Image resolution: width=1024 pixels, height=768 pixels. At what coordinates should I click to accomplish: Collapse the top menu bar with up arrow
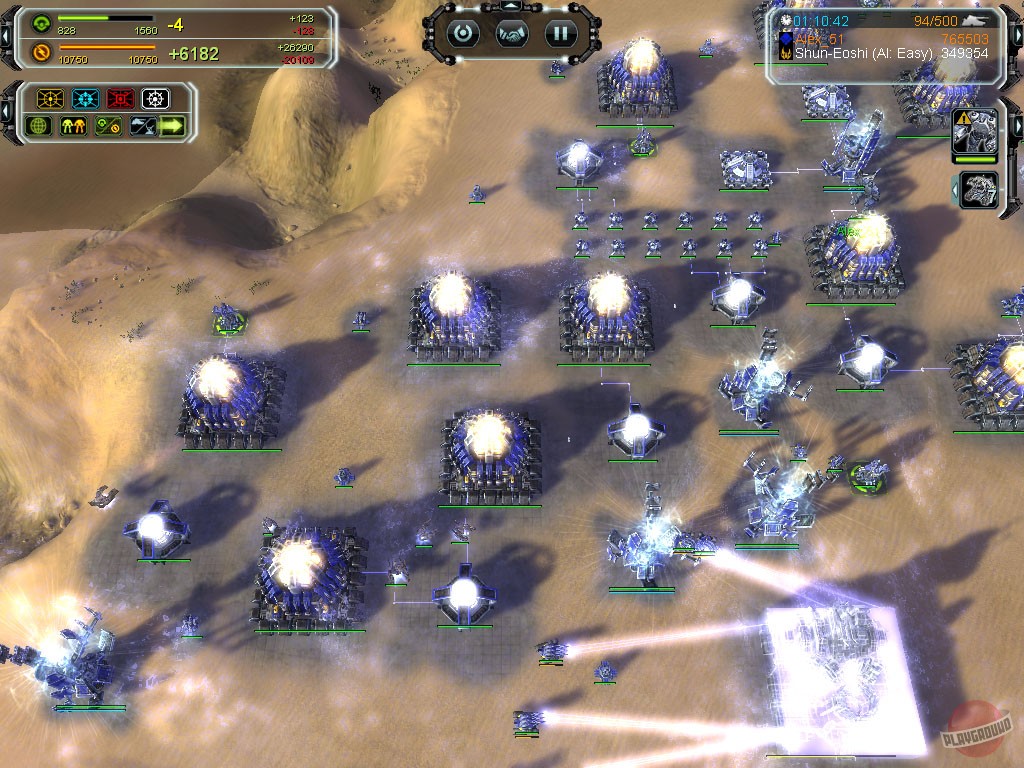pyautogui.click(x=511, y=6)
